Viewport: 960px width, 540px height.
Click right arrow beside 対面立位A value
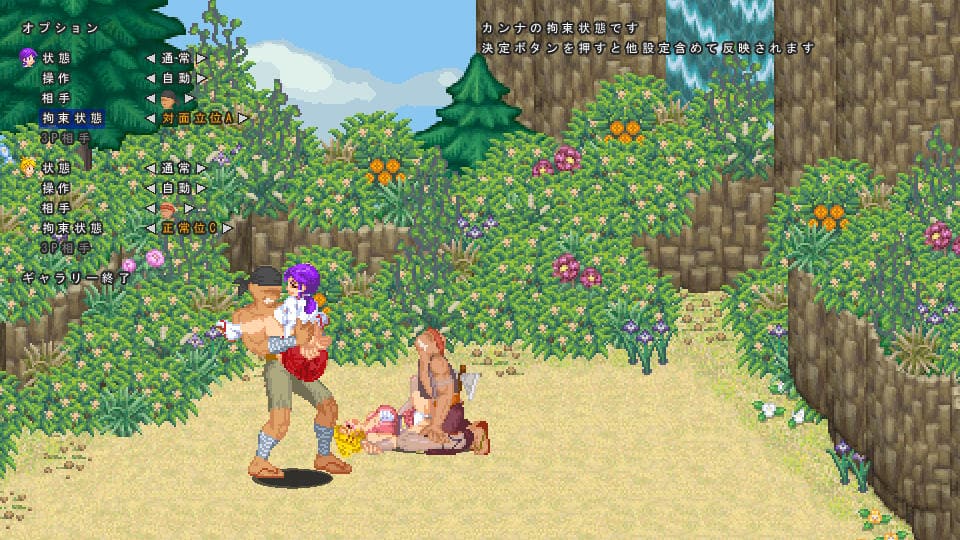tap(242, 118)
